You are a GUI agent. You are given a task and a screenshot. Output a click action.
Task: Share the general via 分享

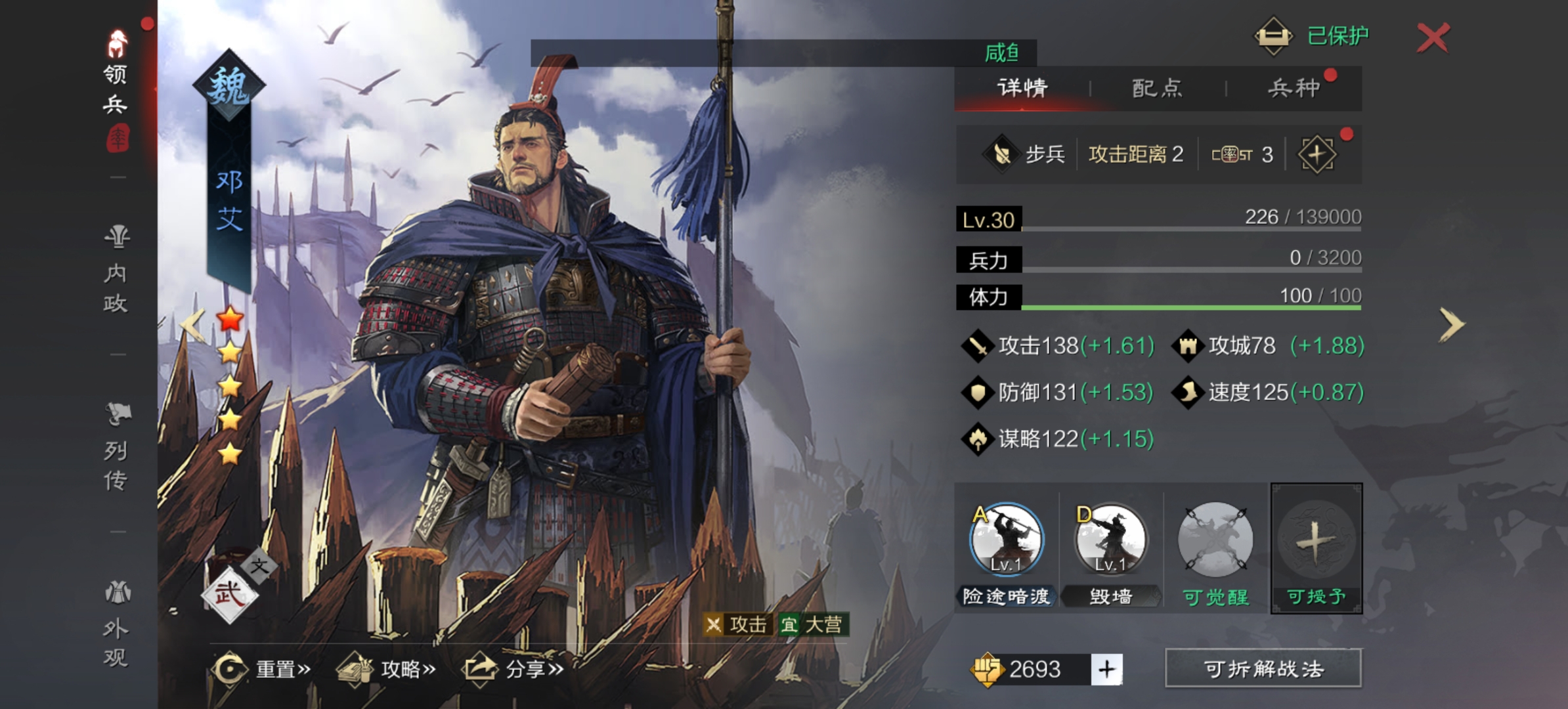point(515,670)
